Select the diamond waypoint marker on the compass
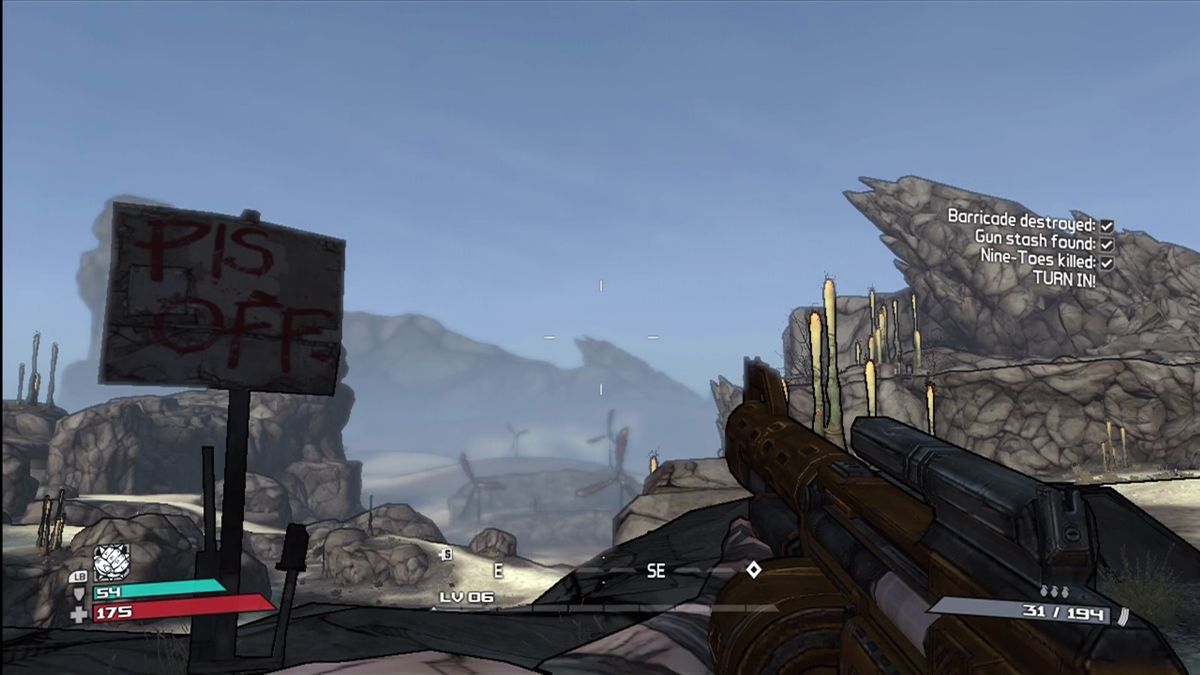 tap(754, 569)
